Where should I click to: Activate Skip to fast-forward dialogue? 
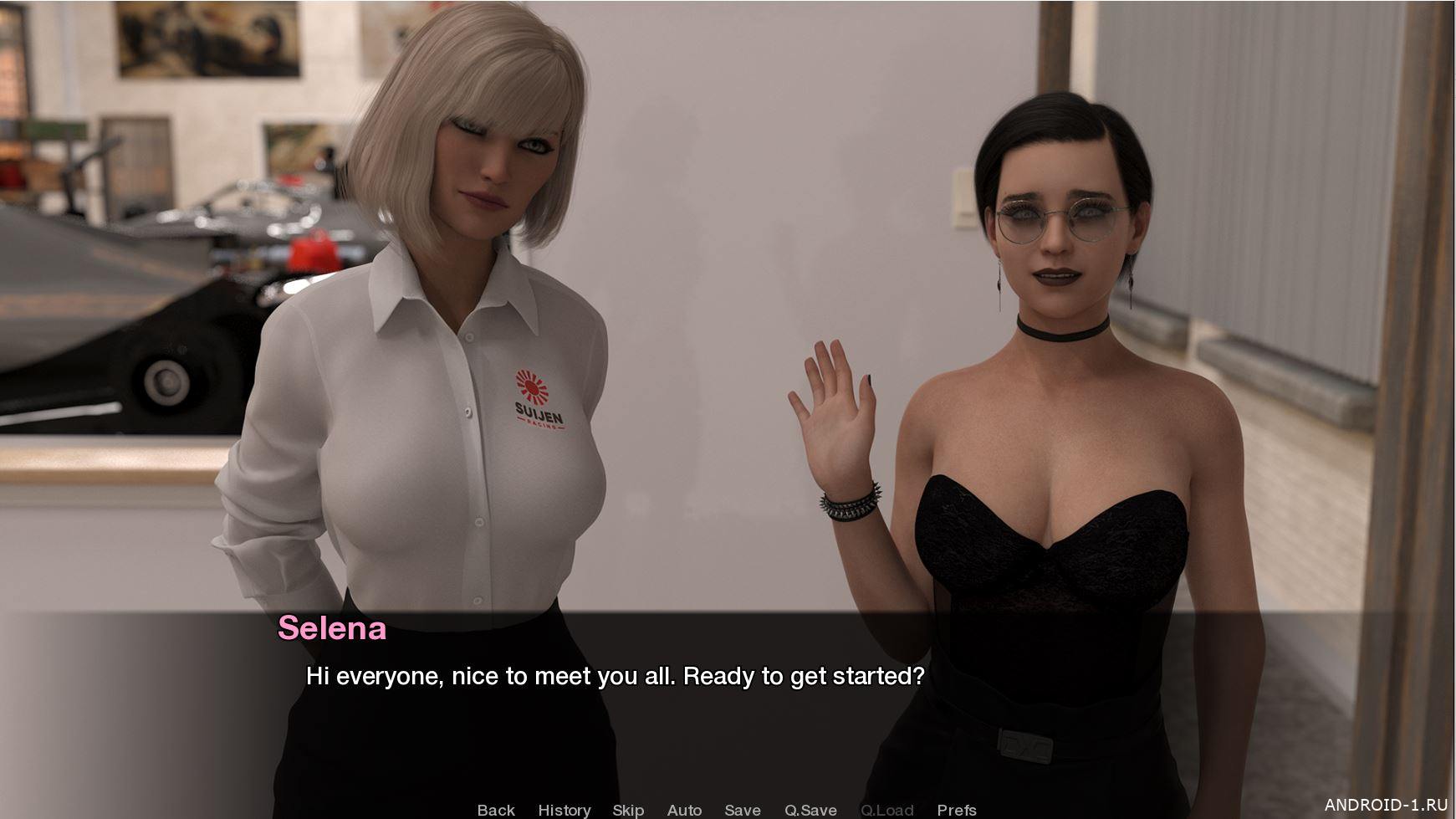[x=628, y=810]
